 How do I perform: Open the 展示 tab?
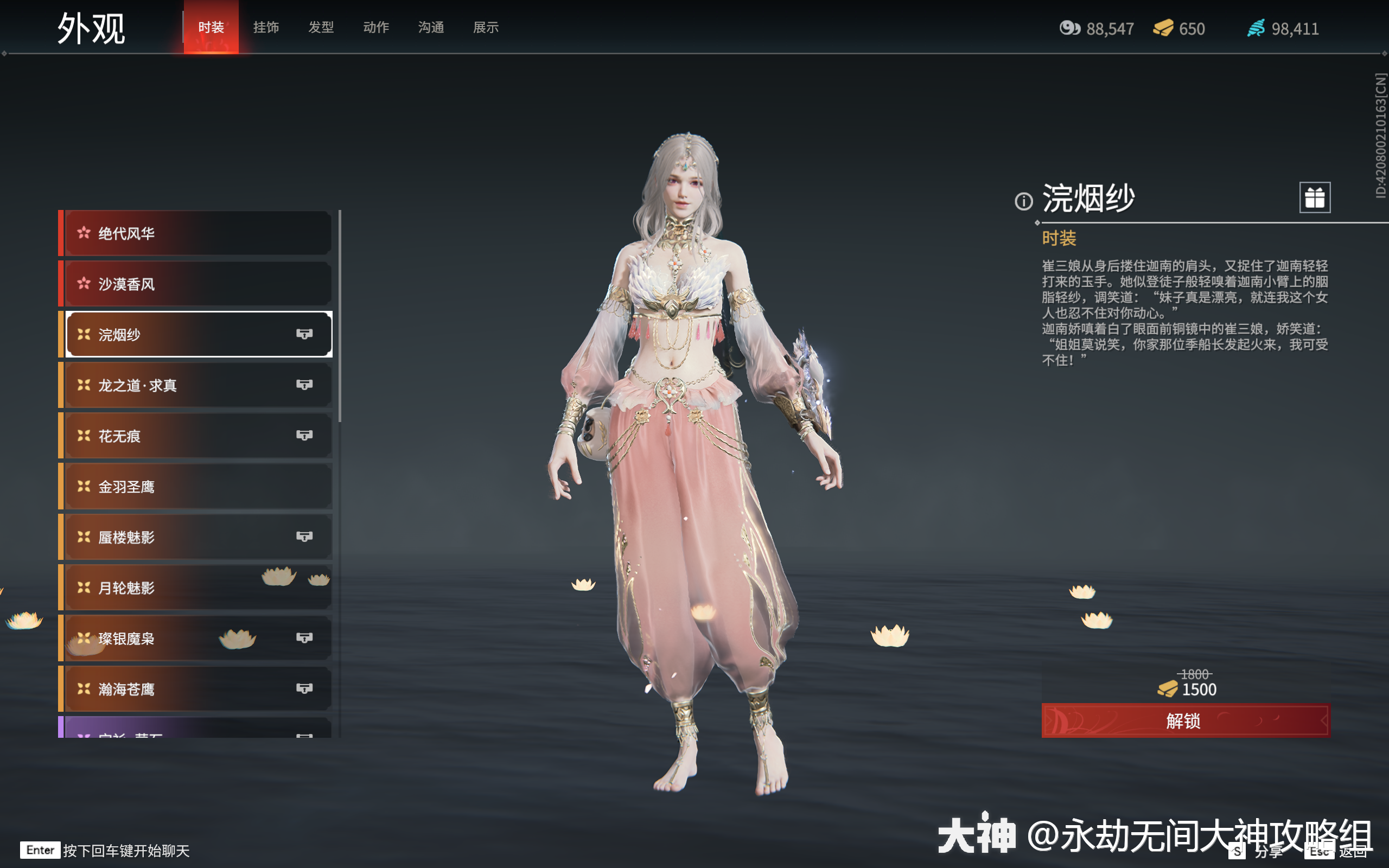tap(486, 27)
